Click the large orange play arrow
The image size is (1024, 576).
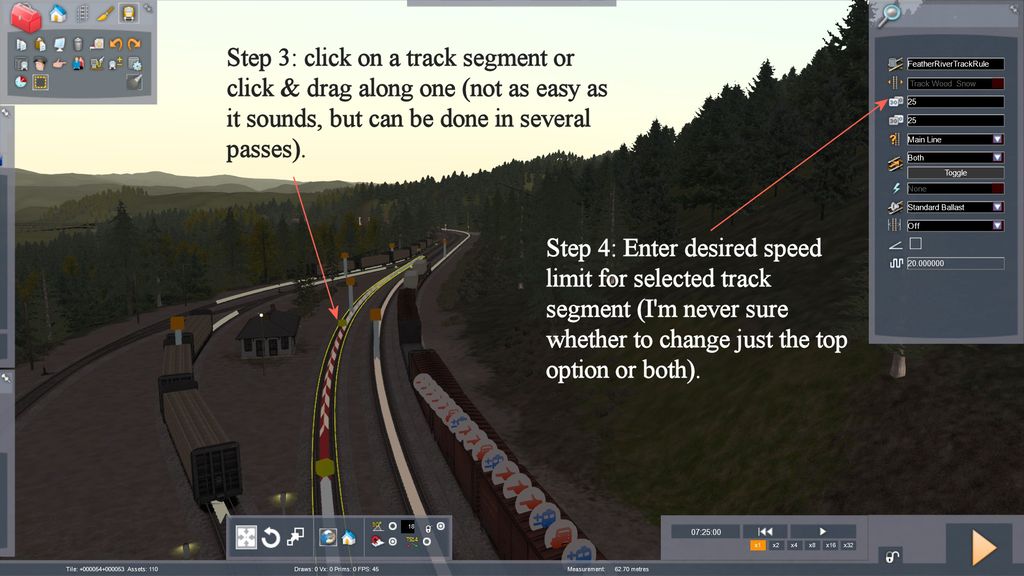984,547
